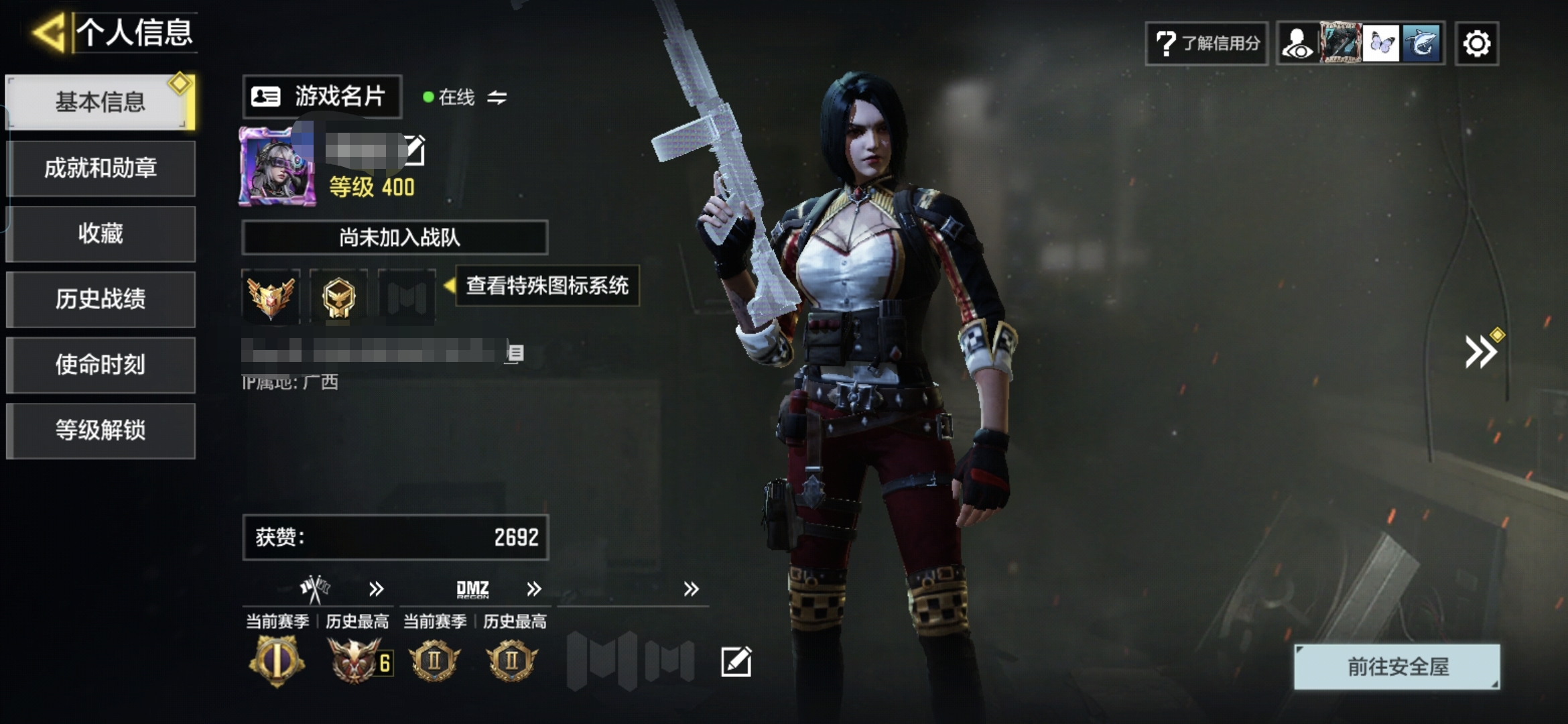Open the 游戏名片 card button
Screen dimensions: 1568x724
pyautogui.click(x=322, y=97)
